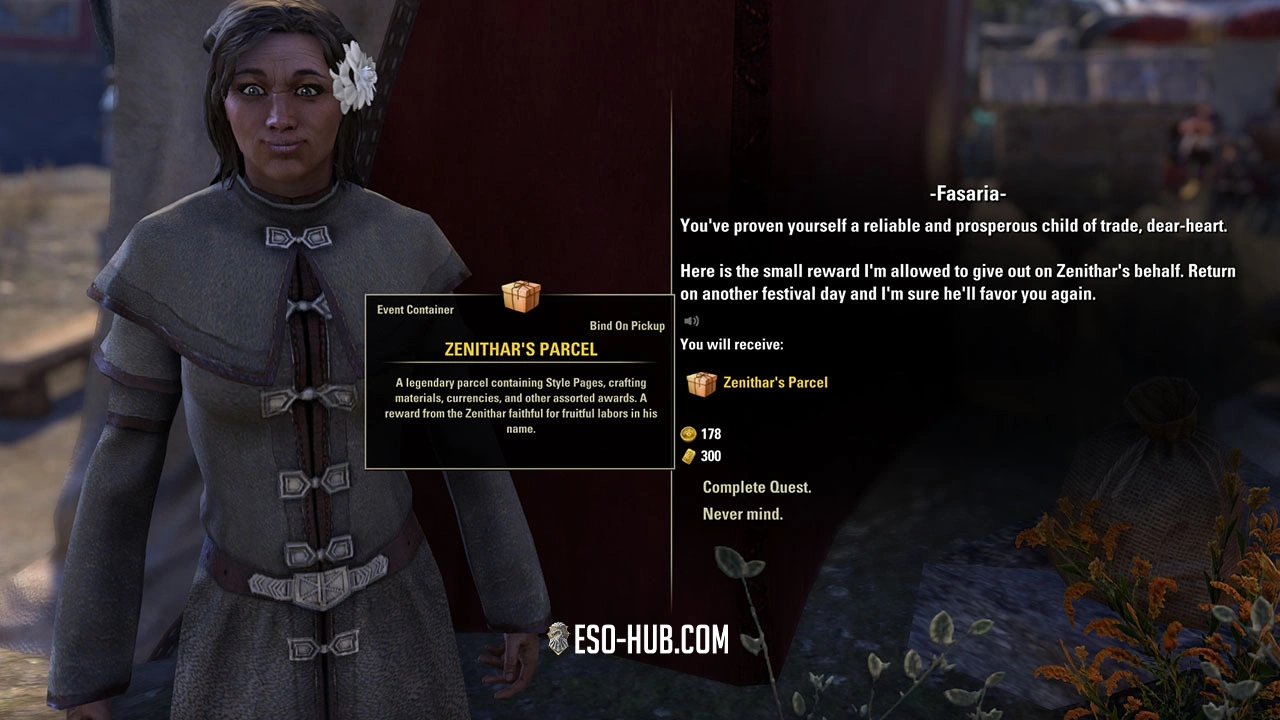Image resolution: width=1280 pixels, height=720 pixels.
Task: Toggle the speaker icon under the dialogue
Action: tap(691, 321)
